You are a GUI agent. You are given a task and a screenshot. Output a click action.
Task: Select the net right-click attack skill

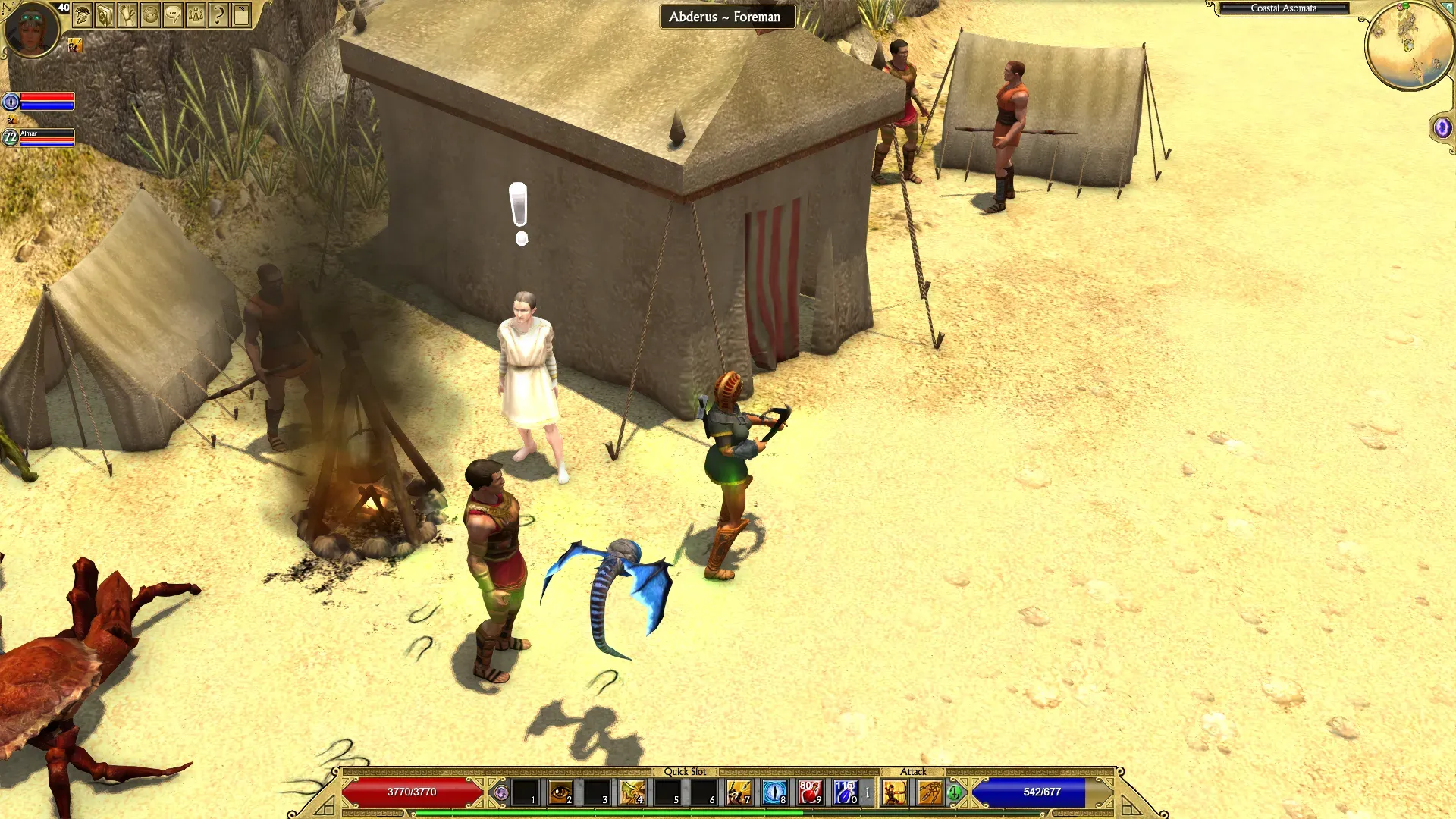(930, 792)
